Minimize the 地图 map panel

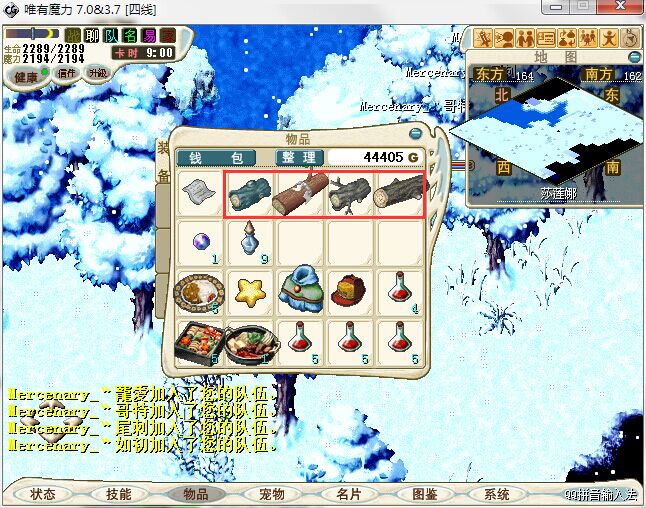pyautogui.click(x=631, y=56)
